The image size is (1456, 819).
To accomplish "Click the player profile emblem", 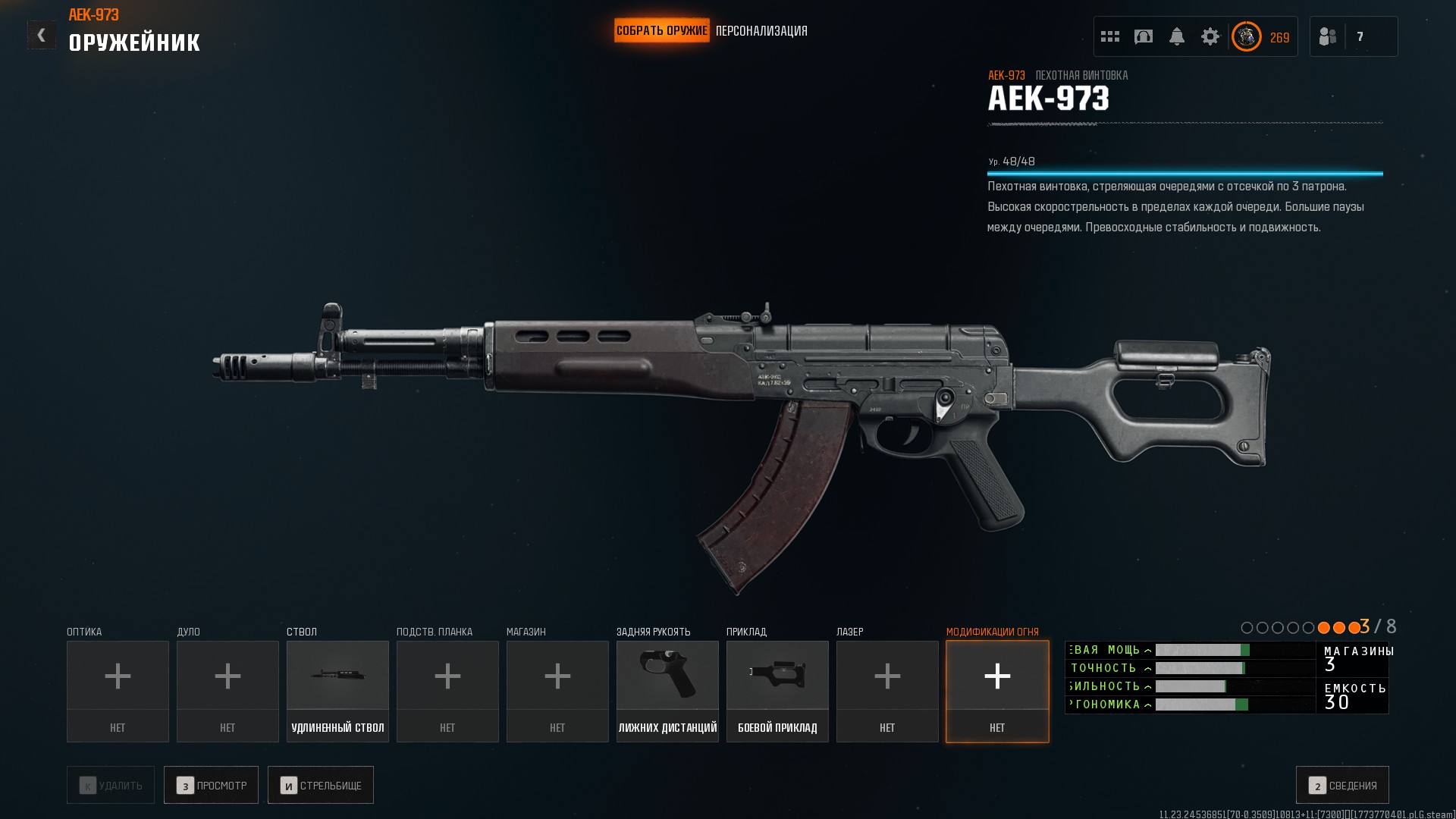I will click(1246, 36).
